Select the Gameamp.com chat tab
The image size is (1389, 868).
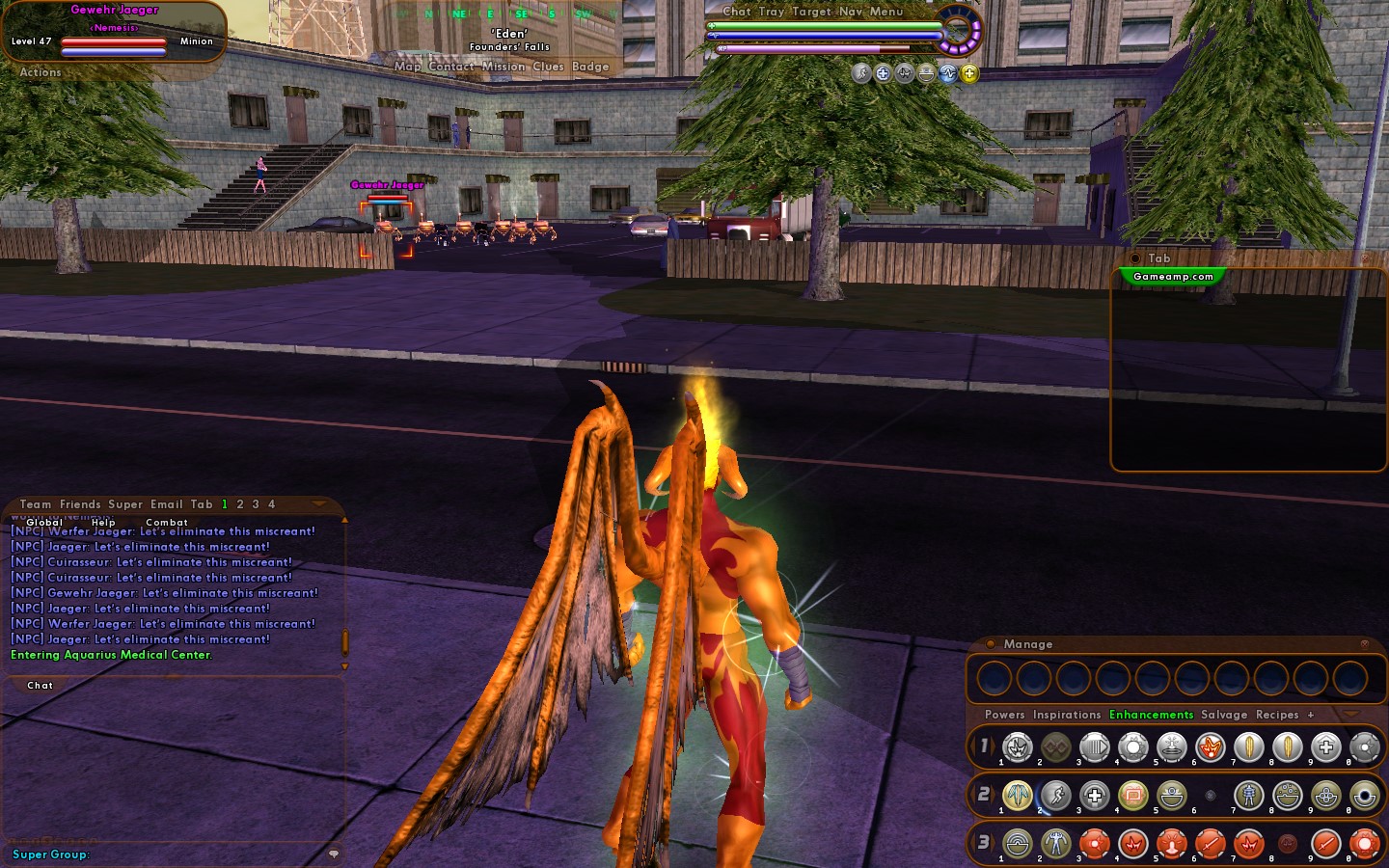tap(1173, 277)
